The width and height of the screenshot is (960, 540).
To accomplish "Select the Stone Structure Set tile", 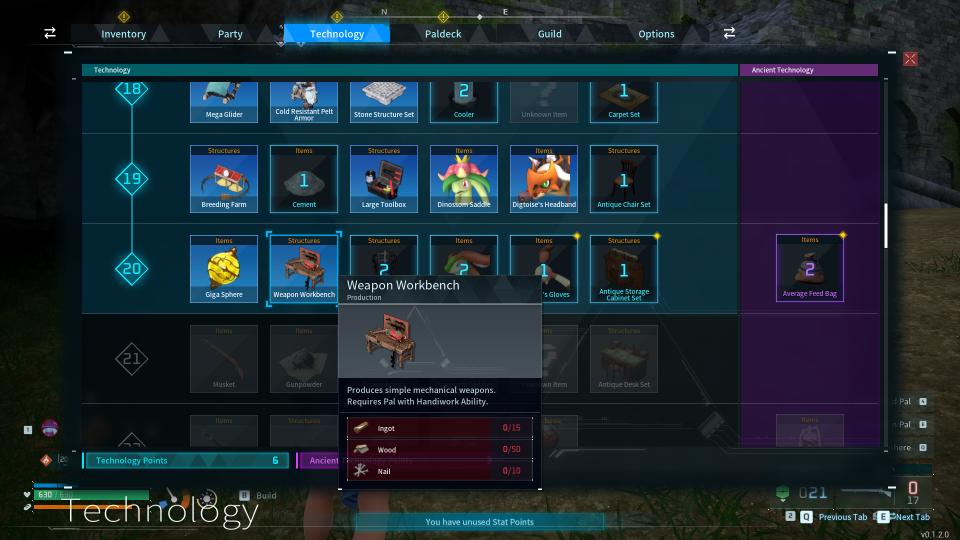I will pyautogui.click(x=384, y=101).
